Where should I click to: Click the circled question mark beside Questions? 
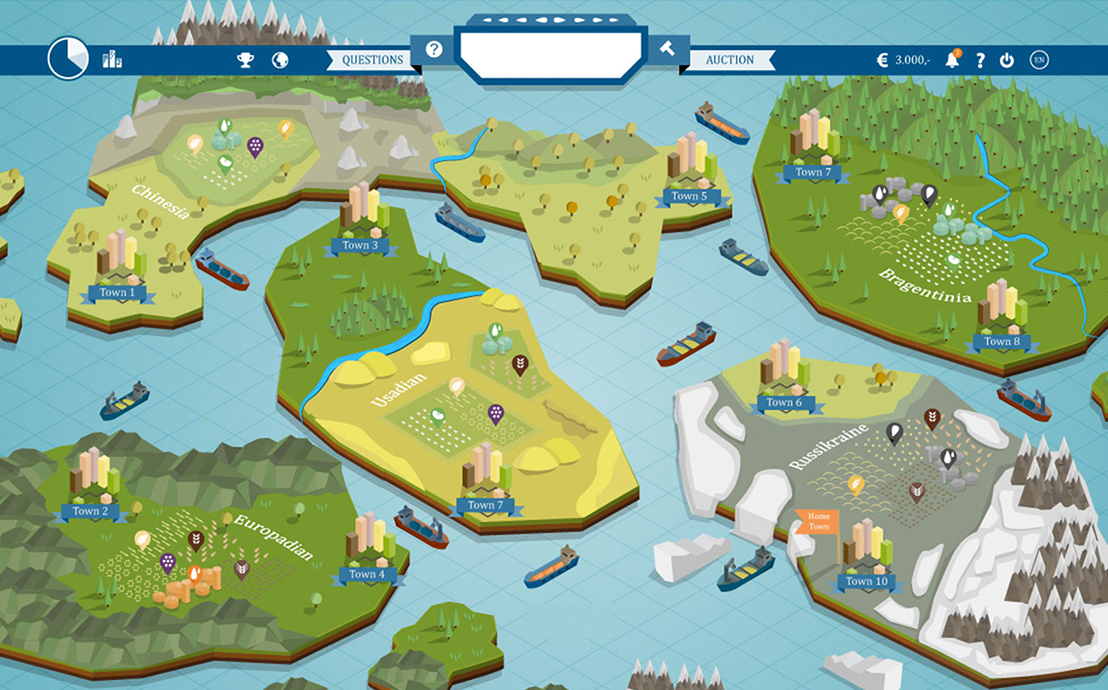click(x=434, y=49)
